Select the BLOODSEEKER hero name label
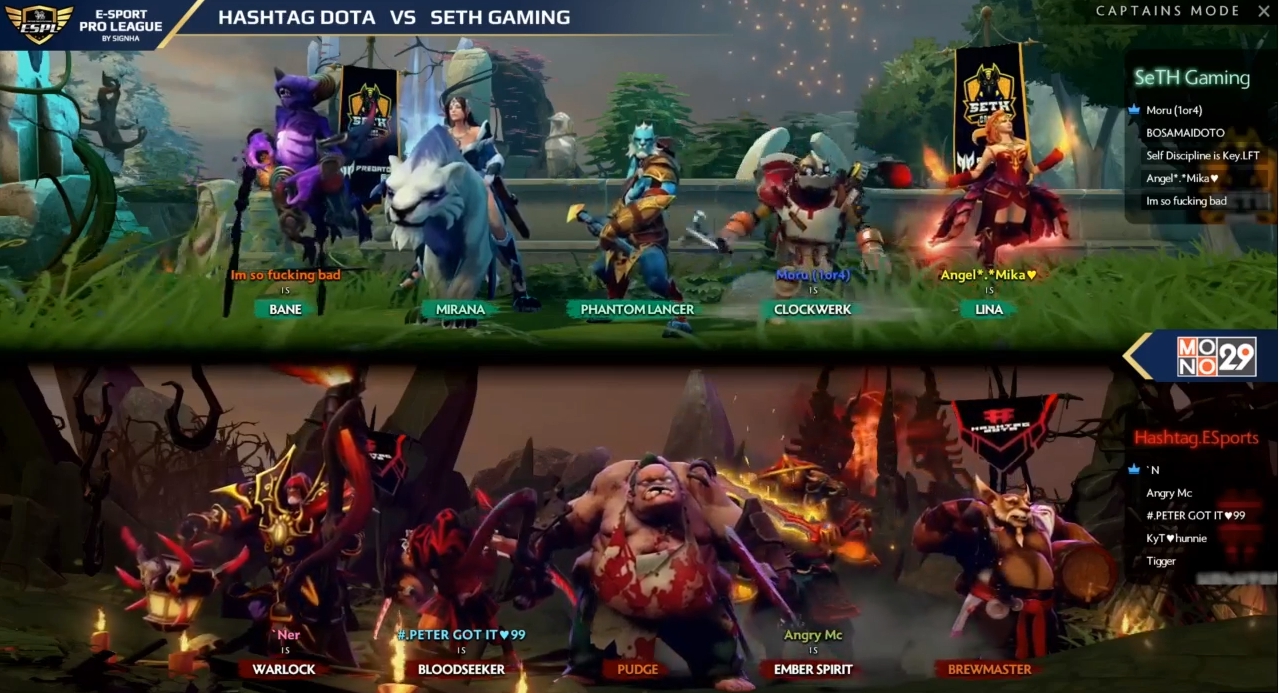The width and height of the screenshot is (1279, 693). click(x=461, y=669)
